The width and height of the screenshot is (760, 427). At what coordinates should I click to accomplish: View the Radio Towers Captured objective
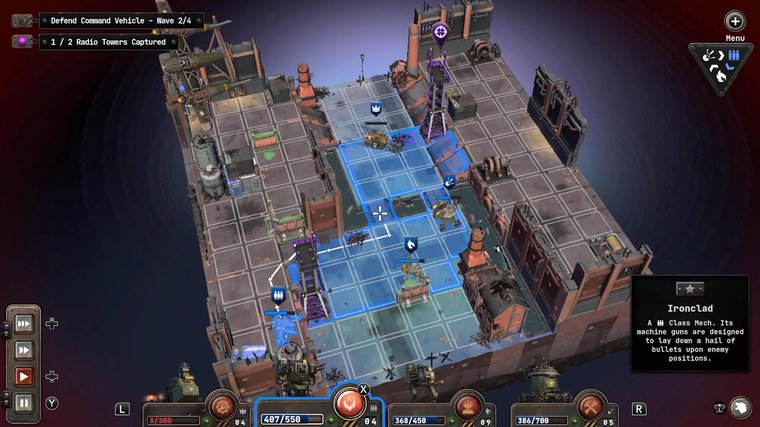pyautogui.click(x=108, y=41)
